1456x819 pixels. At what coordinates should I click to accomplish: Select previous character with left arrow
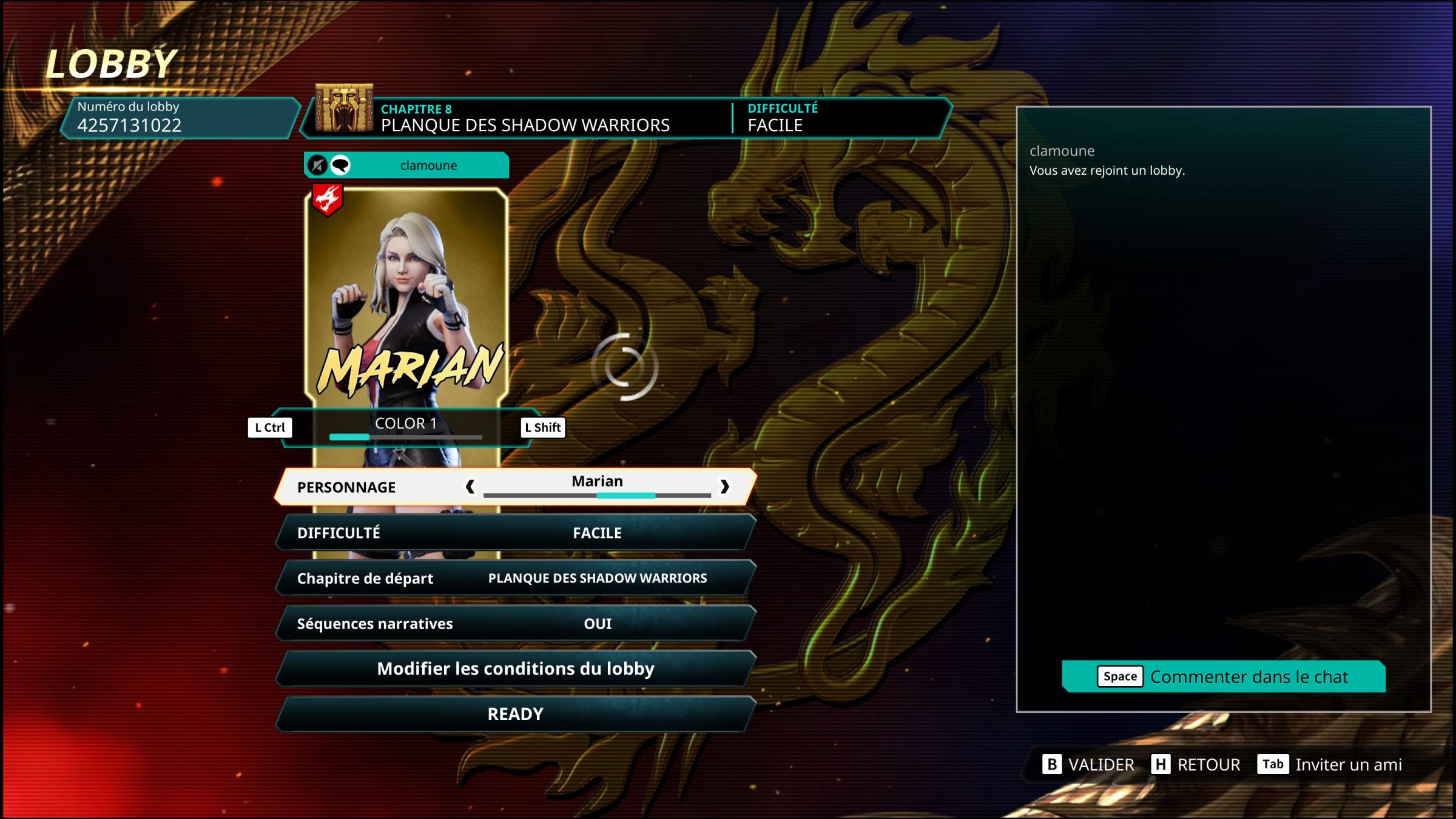[x=470, y=487]
